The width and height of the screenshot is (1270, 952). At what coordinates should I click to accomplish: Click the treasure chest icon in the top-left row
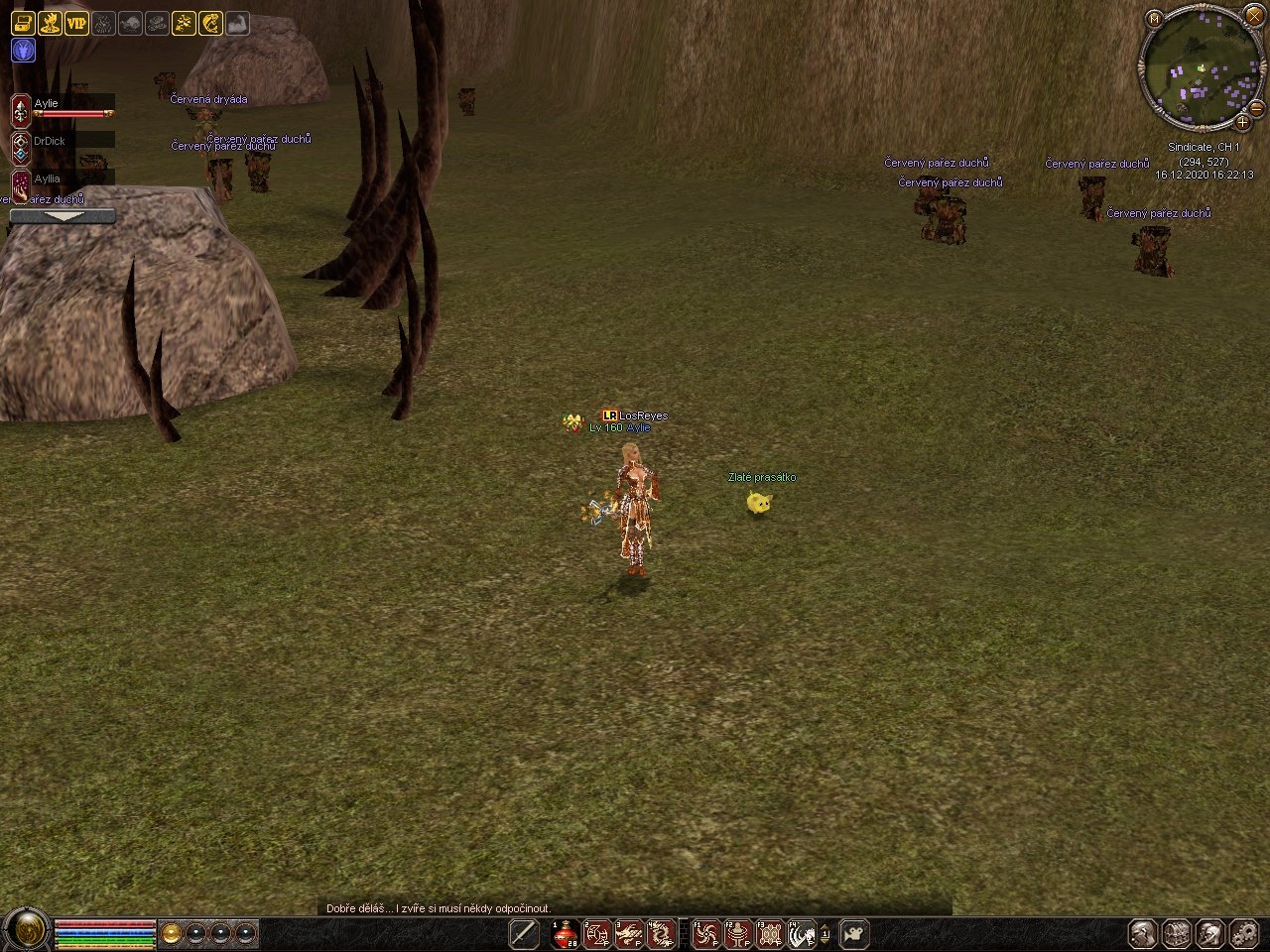pos(23,23)
